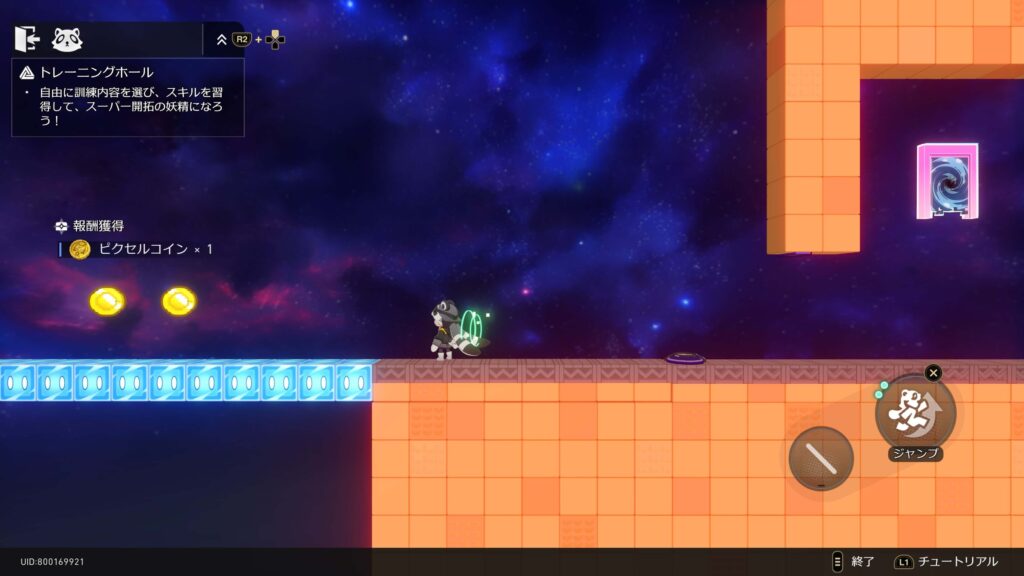Tap the small X above the jump button
The height and width of the screenshot is (576, 1024).
point(933,373)
